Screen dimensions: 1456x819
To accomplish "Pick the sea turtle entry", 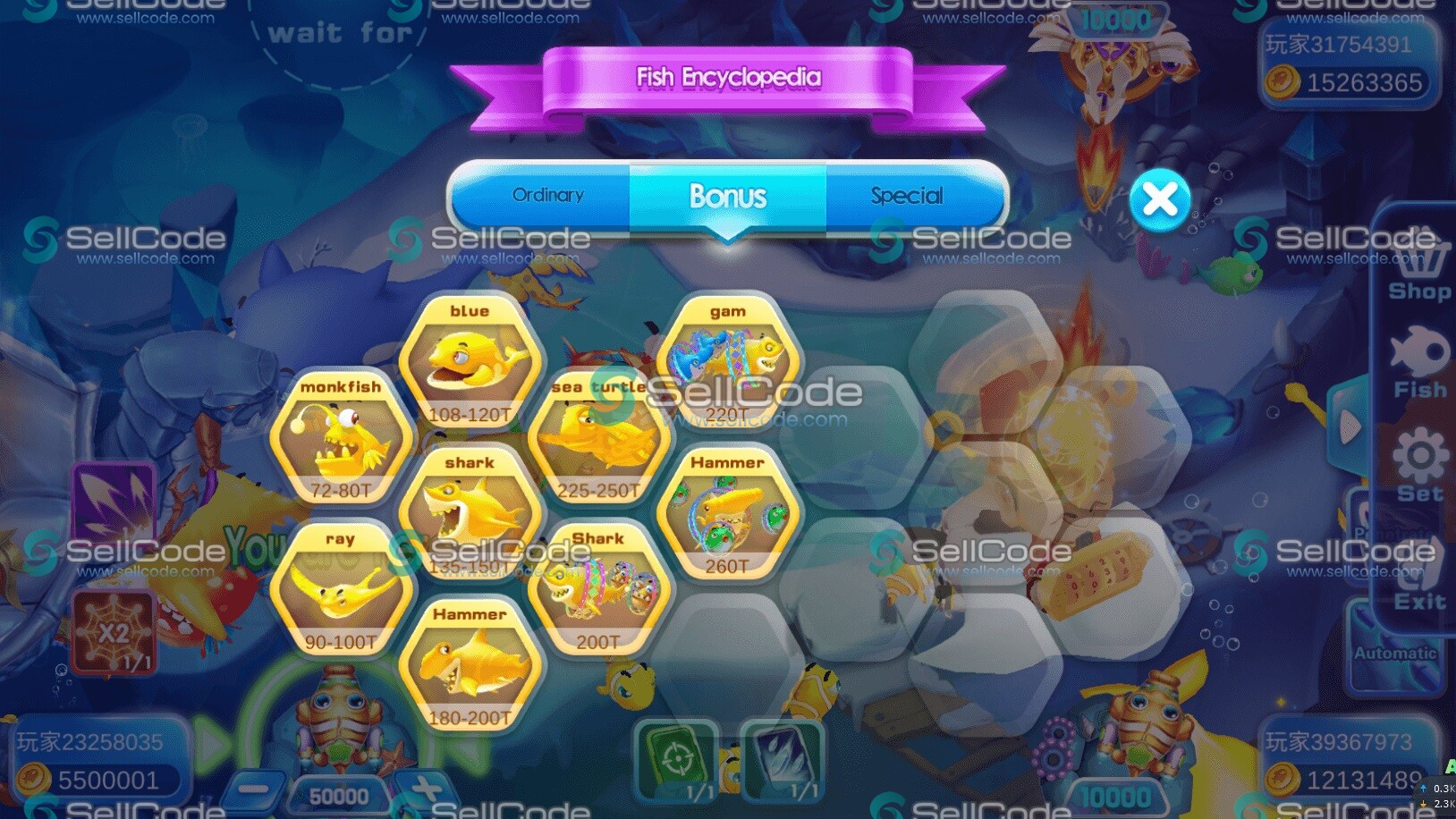I will 598,437.
